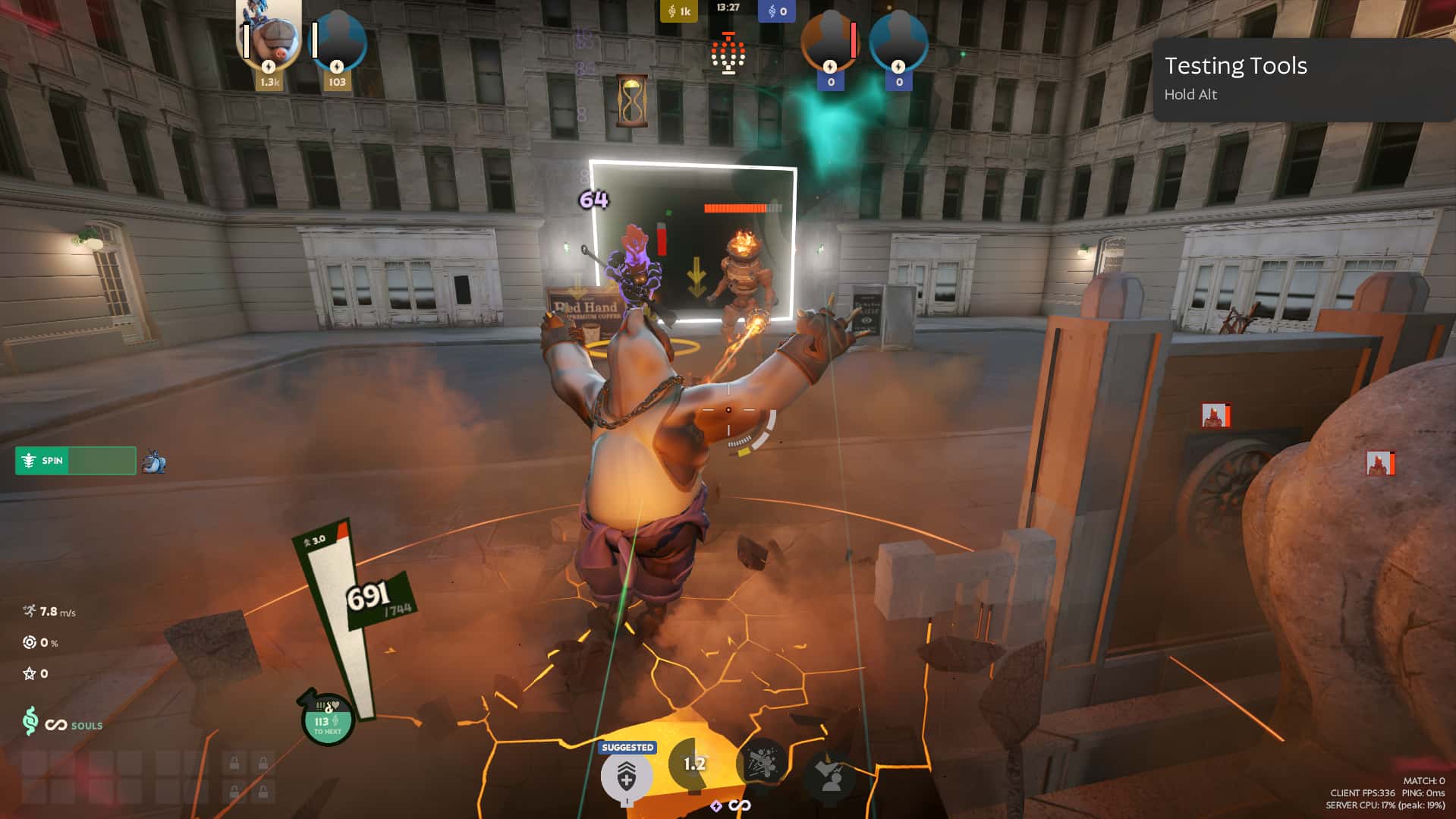The height and width of the screenshot is (819, 1456).
Task: Open shop via the Souls currency icon
Action: [x=30, y=721]
